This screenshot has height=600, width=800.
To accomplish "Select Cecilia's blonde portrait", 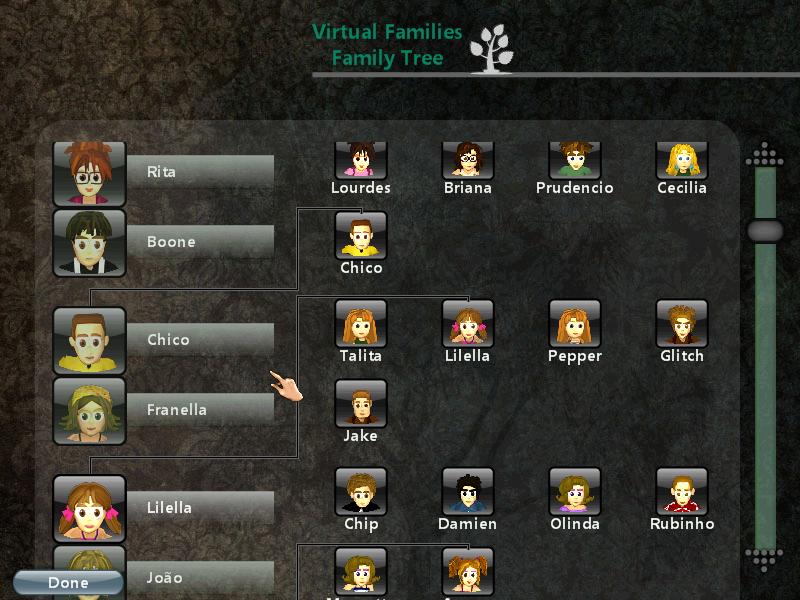I will pos(682,160).
